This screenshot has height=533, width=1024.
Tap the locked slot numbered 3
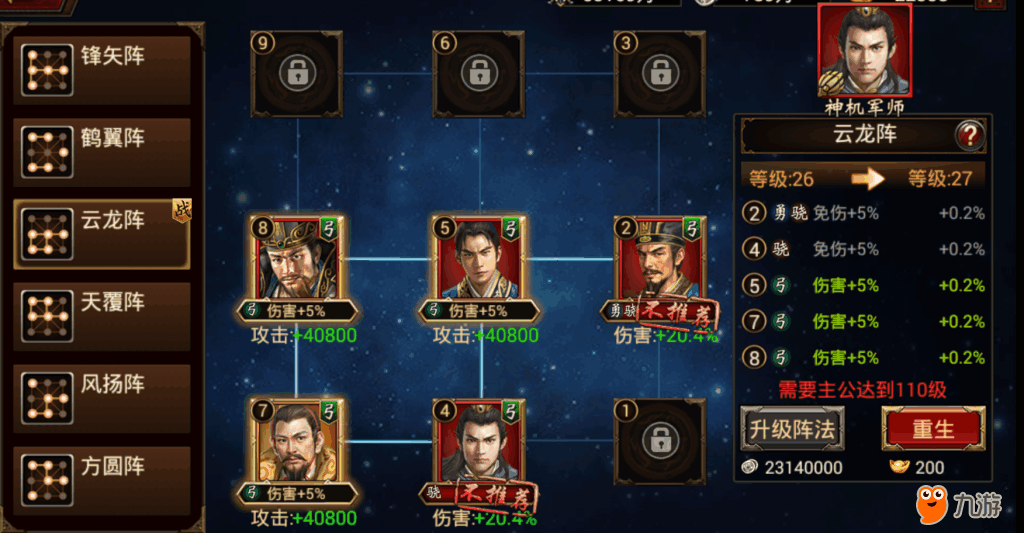click(x=658, y=73)
